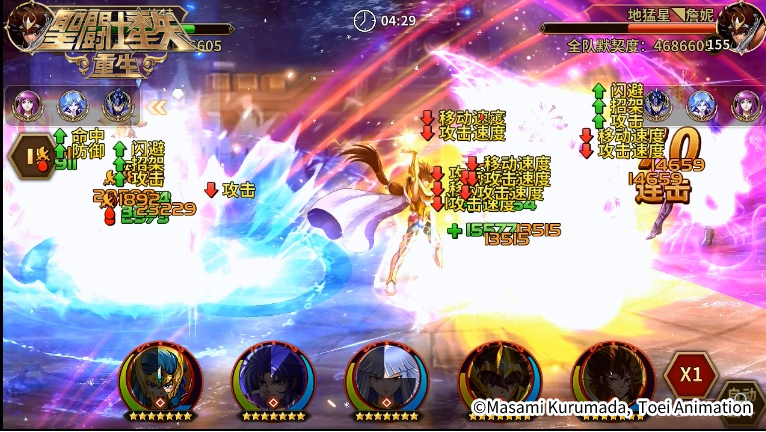Viewport: 766px width, 432px height.
Task: Inspect opponent 詹妮's purple-haired support portrait
Action: coord(744,103)
